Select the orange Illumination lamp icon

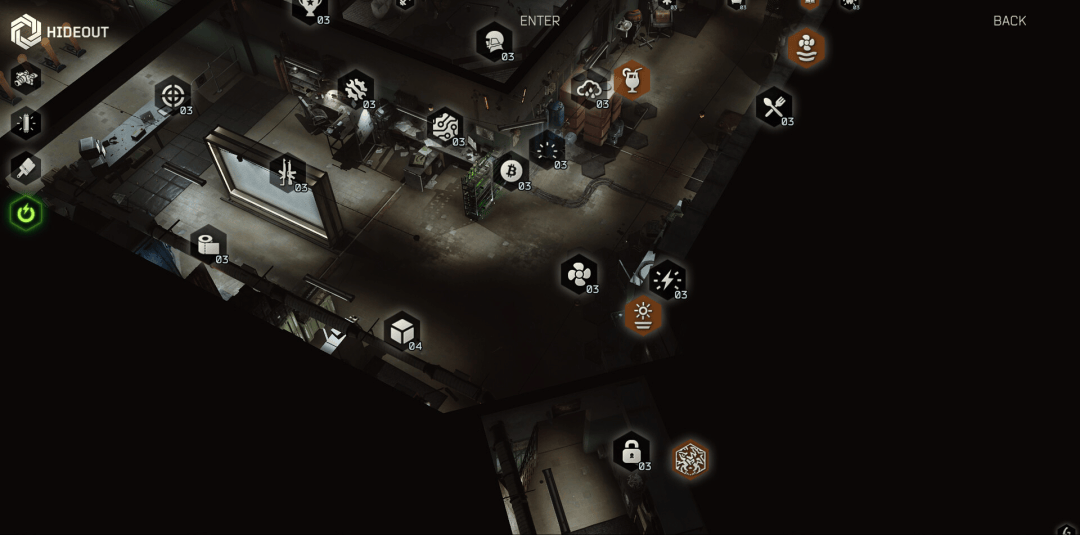[x=643, y=315]
